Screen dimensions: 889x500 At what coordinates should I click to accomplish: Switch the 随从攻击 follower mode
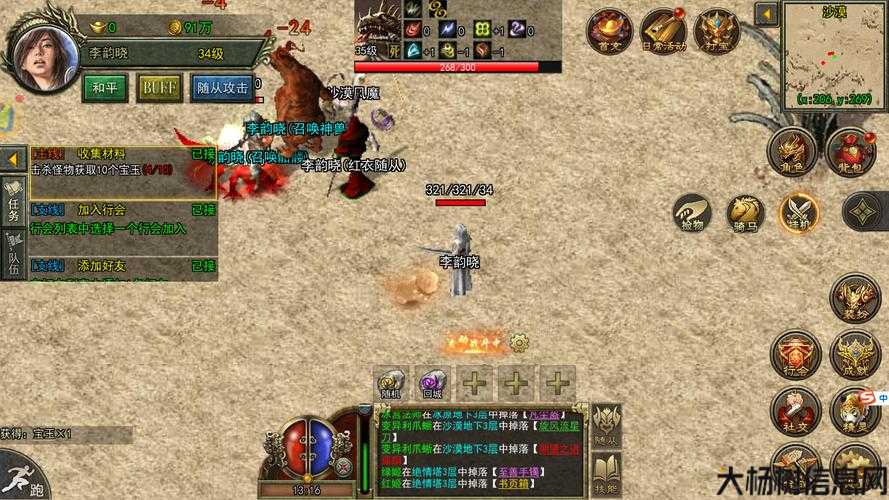(221, 88)
